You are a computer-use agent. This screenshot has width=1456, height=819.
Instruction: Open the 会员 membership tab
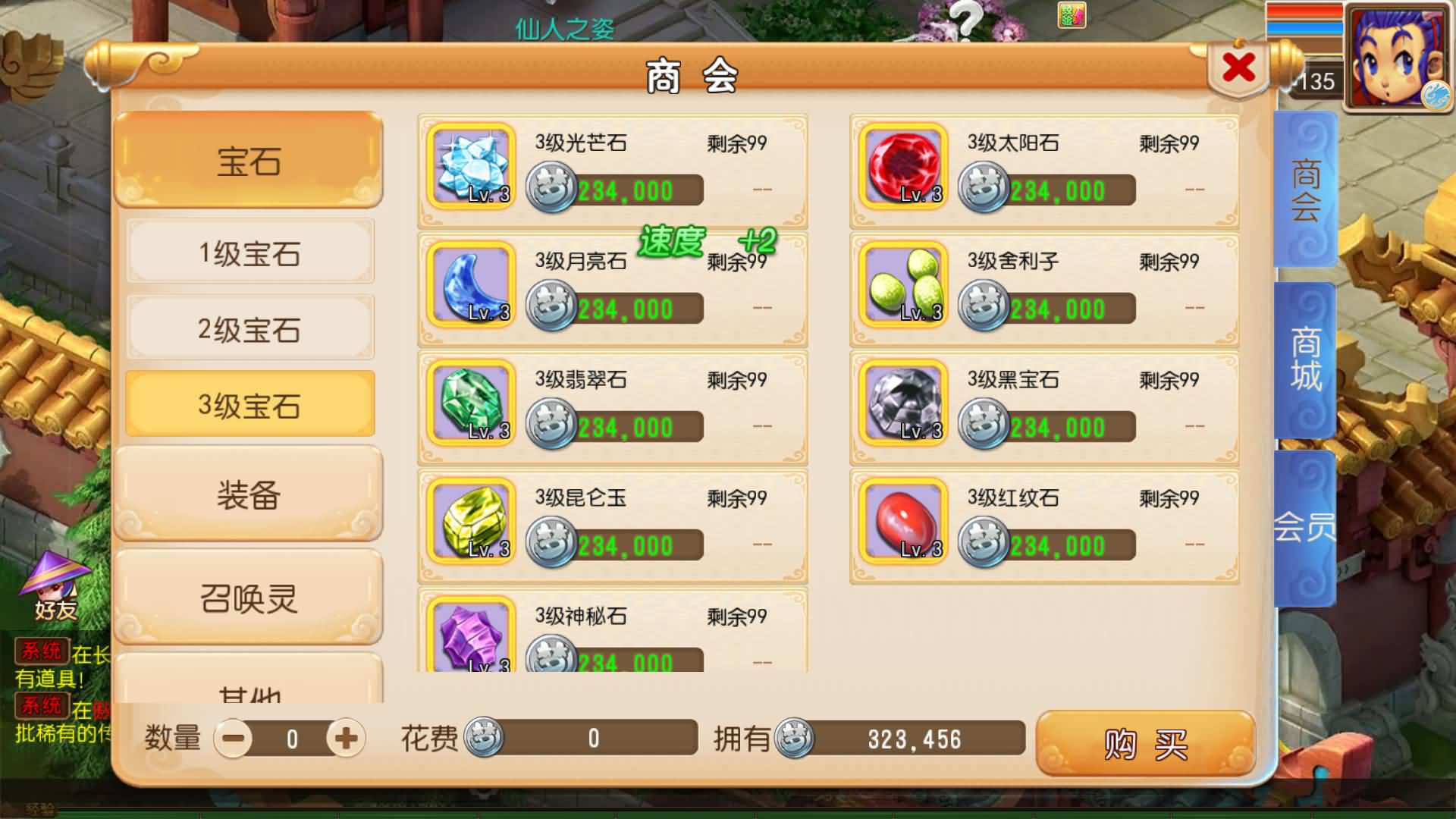[x=1303, y=523]
